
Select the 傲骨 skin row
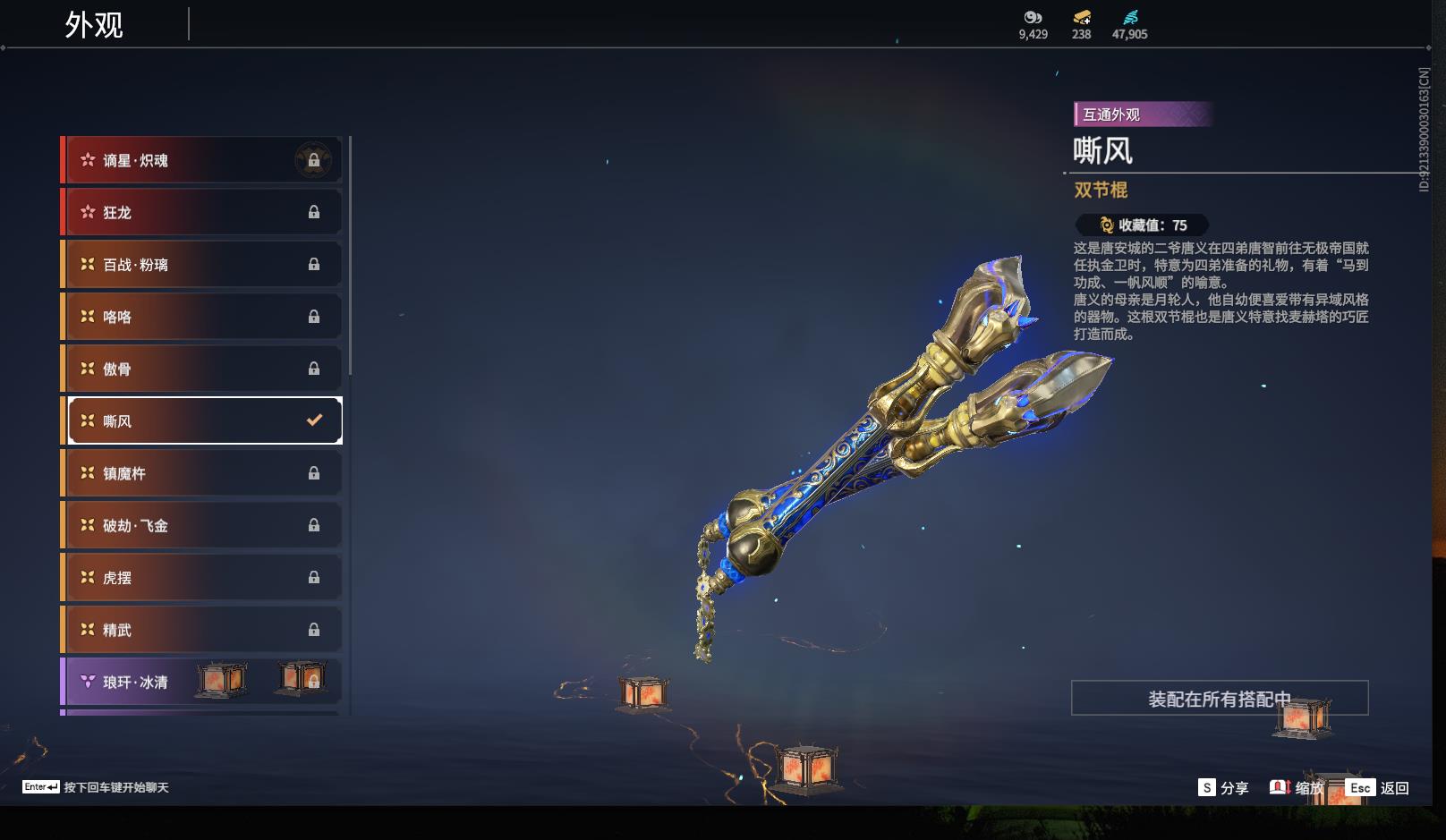202,369
